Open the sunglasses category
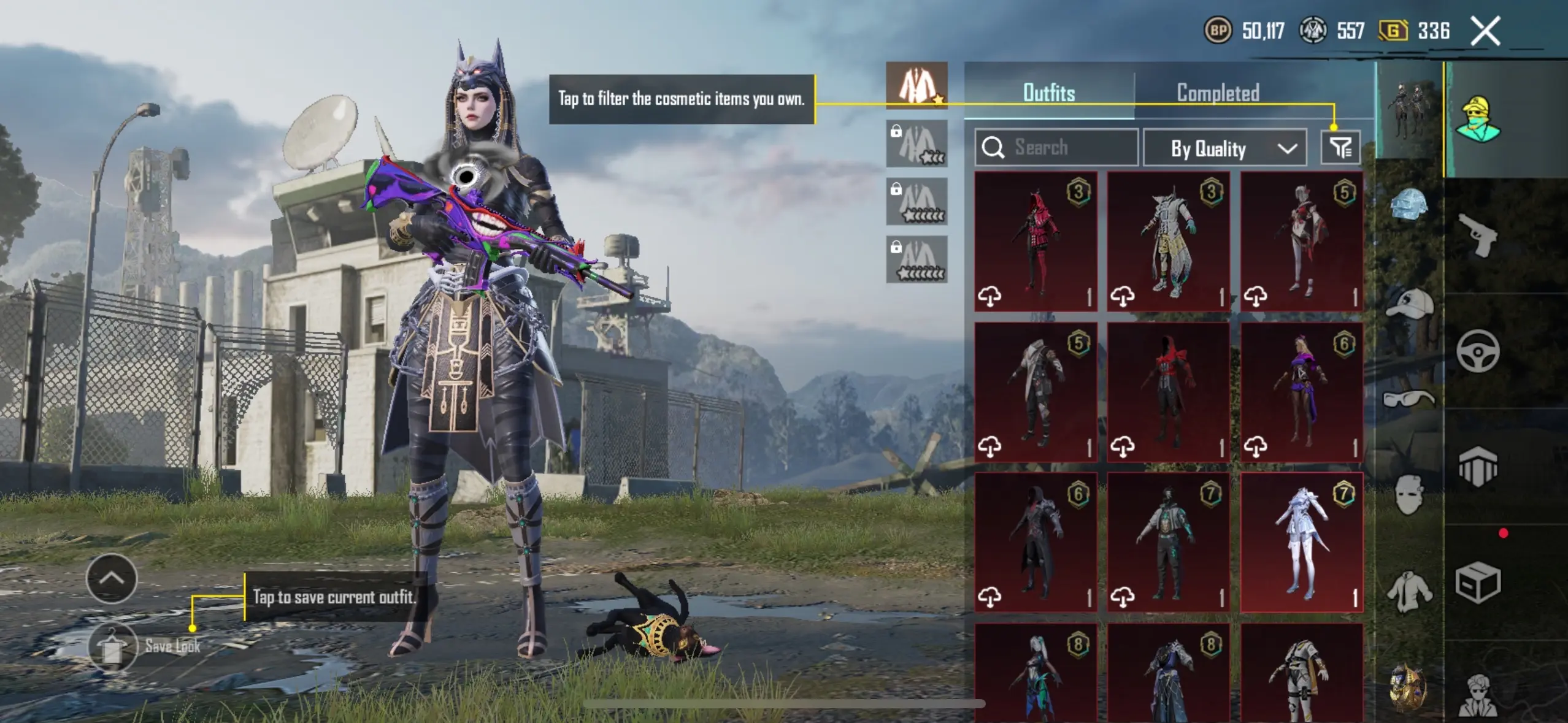 [x=1409, y=399]
